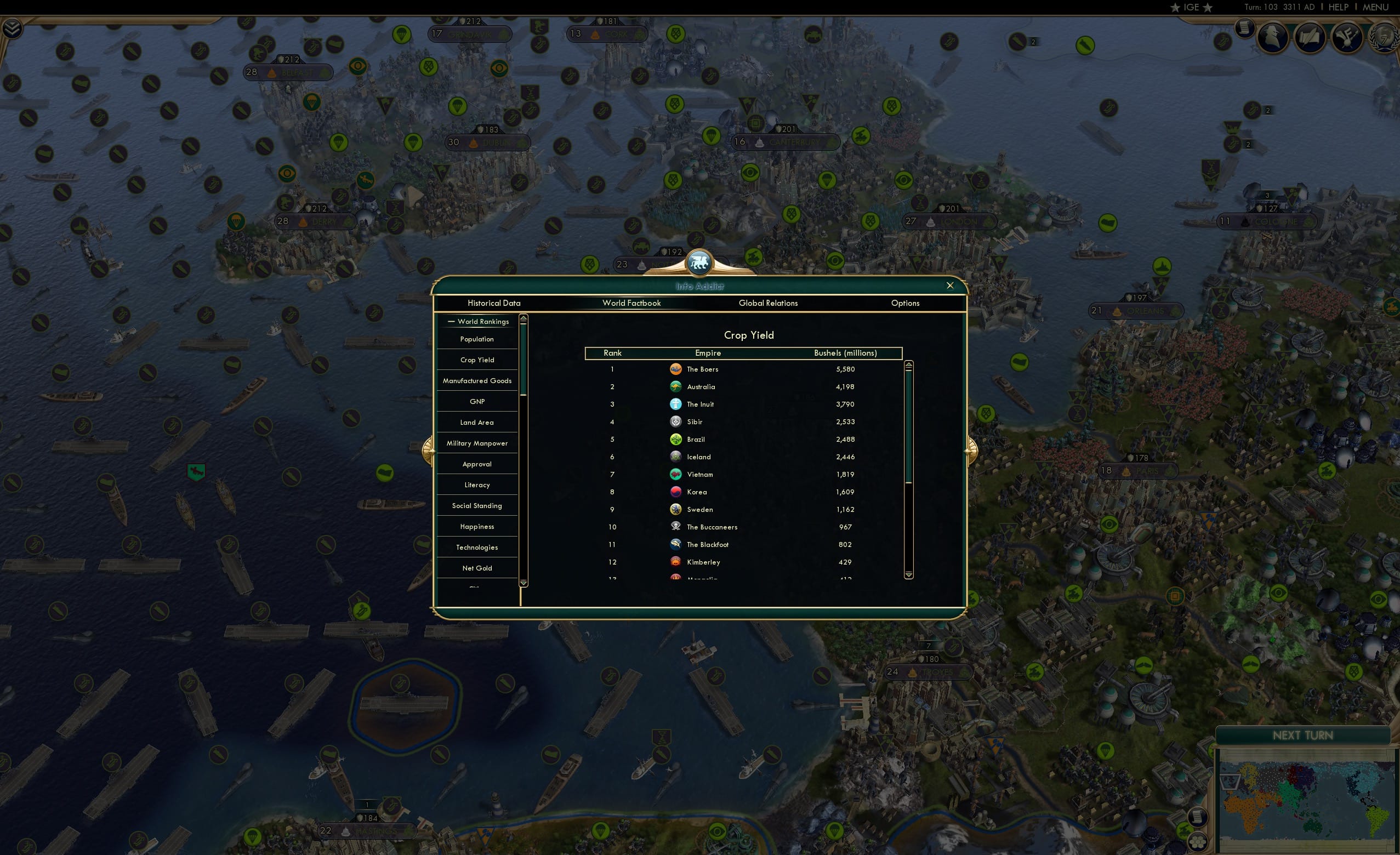1400x855 pixels.
Task: Click the Brazil empire icon
Action: 675,439
